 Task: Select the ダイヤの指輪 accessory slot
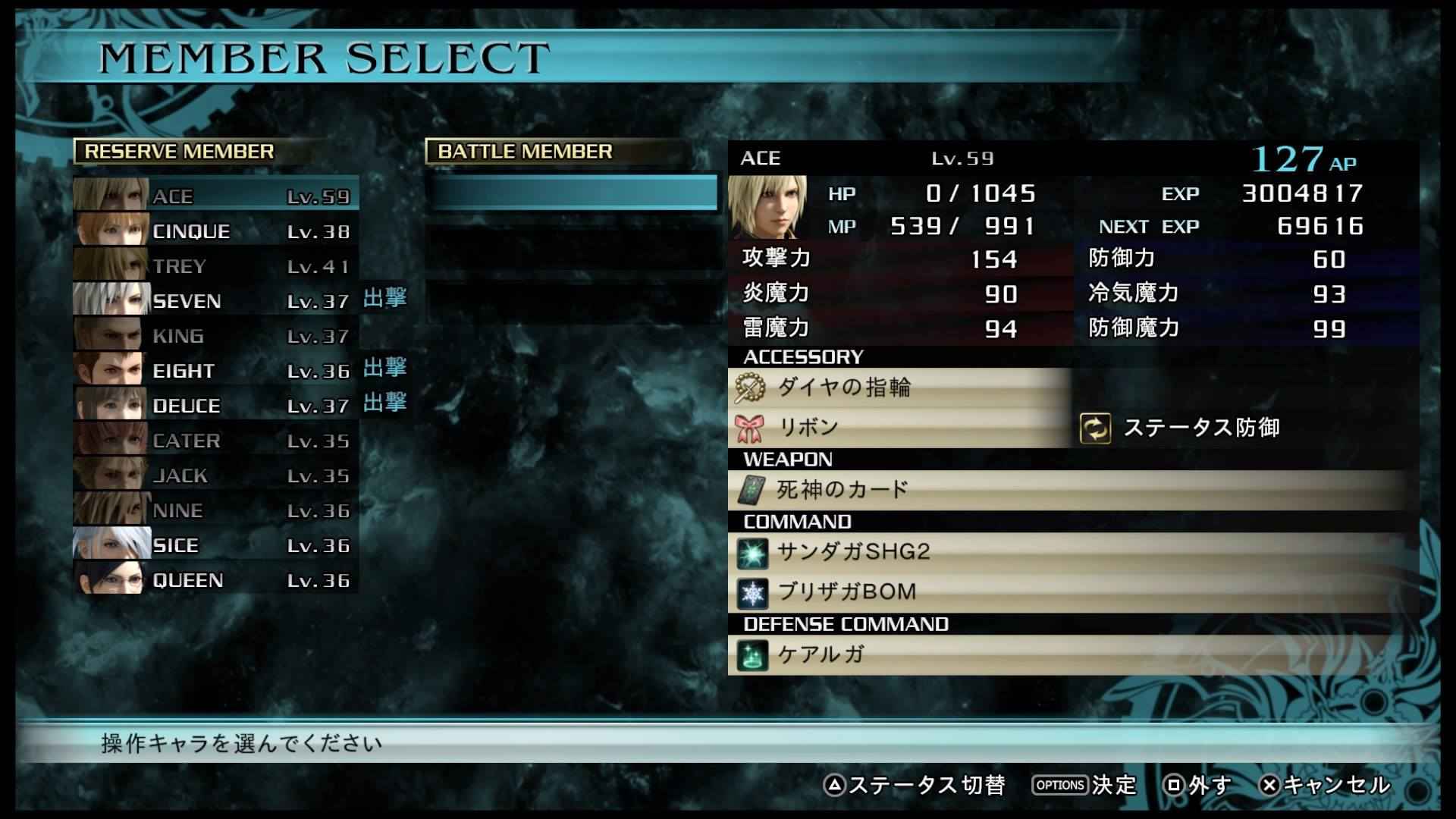coord(899,388)
